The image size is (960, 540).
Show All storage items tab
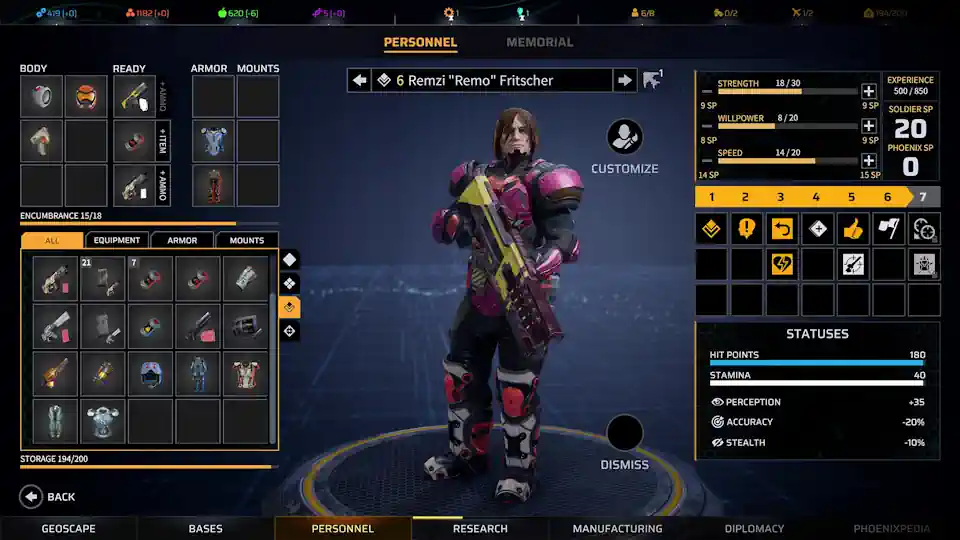(x=52, y=240)
